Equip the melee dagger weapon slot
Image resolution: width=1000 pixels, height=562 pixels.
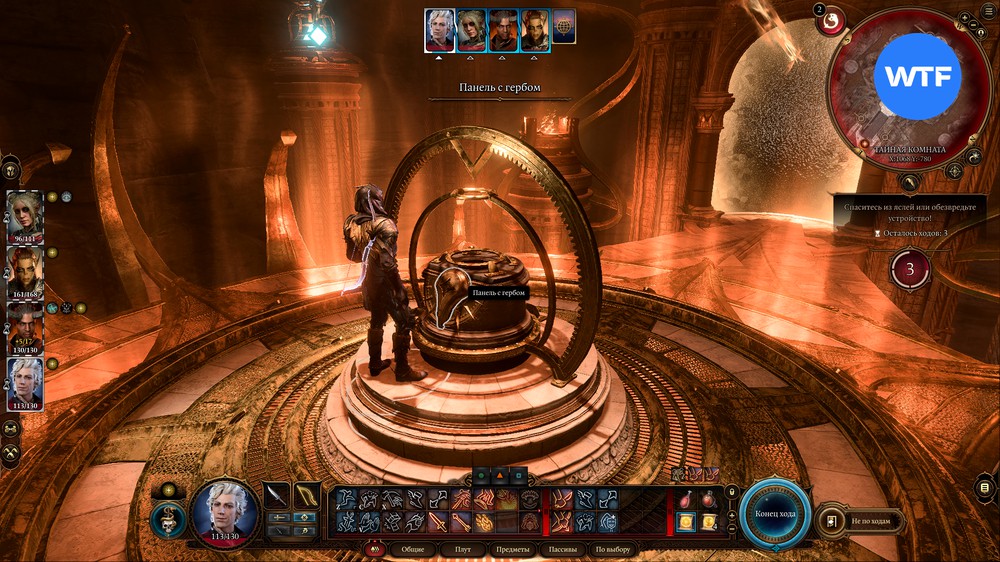pyautogui.click(x=277, y=495)
